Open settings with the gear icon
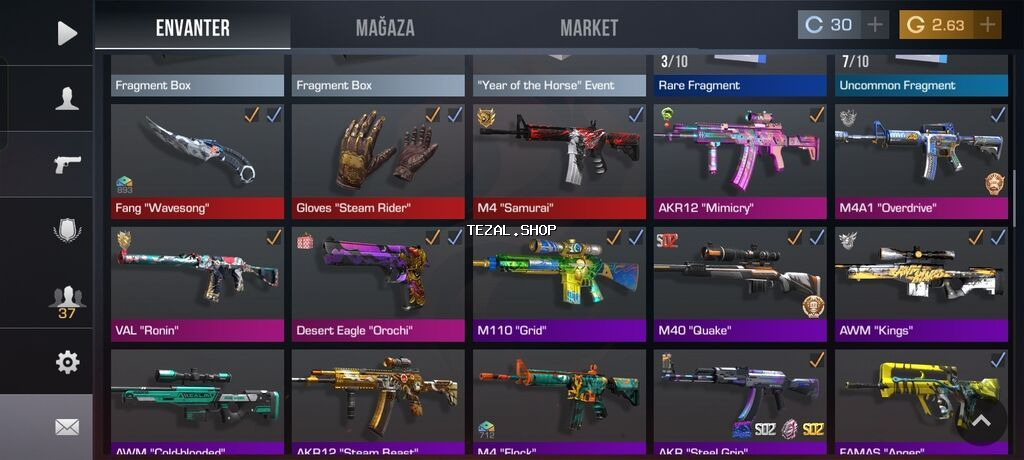The image size is (1024, 460). [x=67, y=362]
